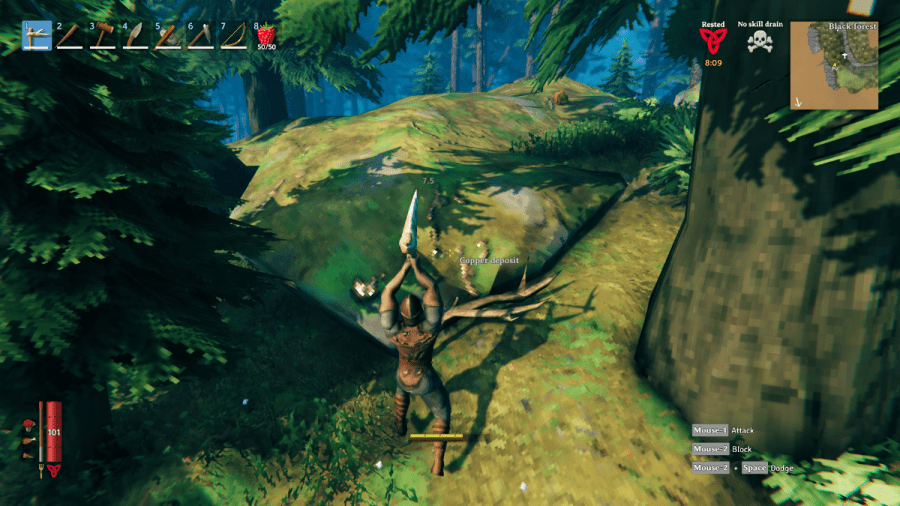Equip the flint knife in slot 4
The image size is (900, 506).
(x=135, y=36)
